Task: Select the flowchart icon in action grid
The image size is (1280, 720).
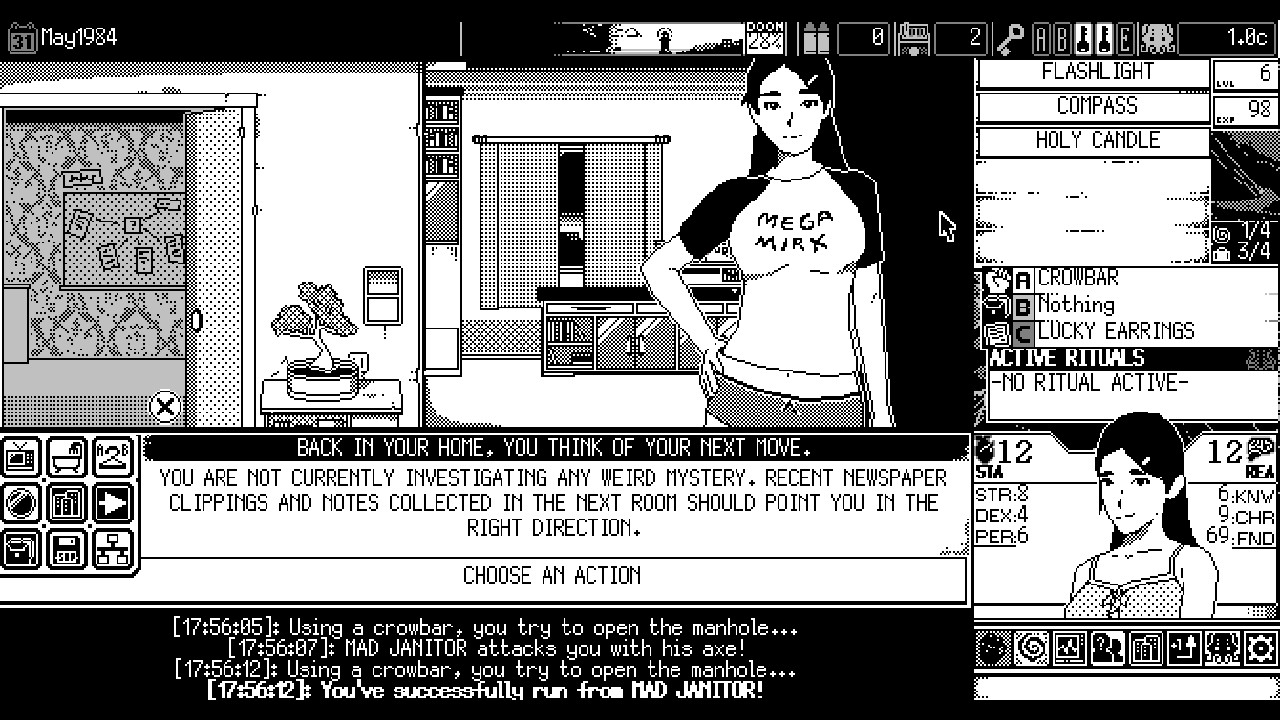Action: pyautogui.click(x=111, y=549)
